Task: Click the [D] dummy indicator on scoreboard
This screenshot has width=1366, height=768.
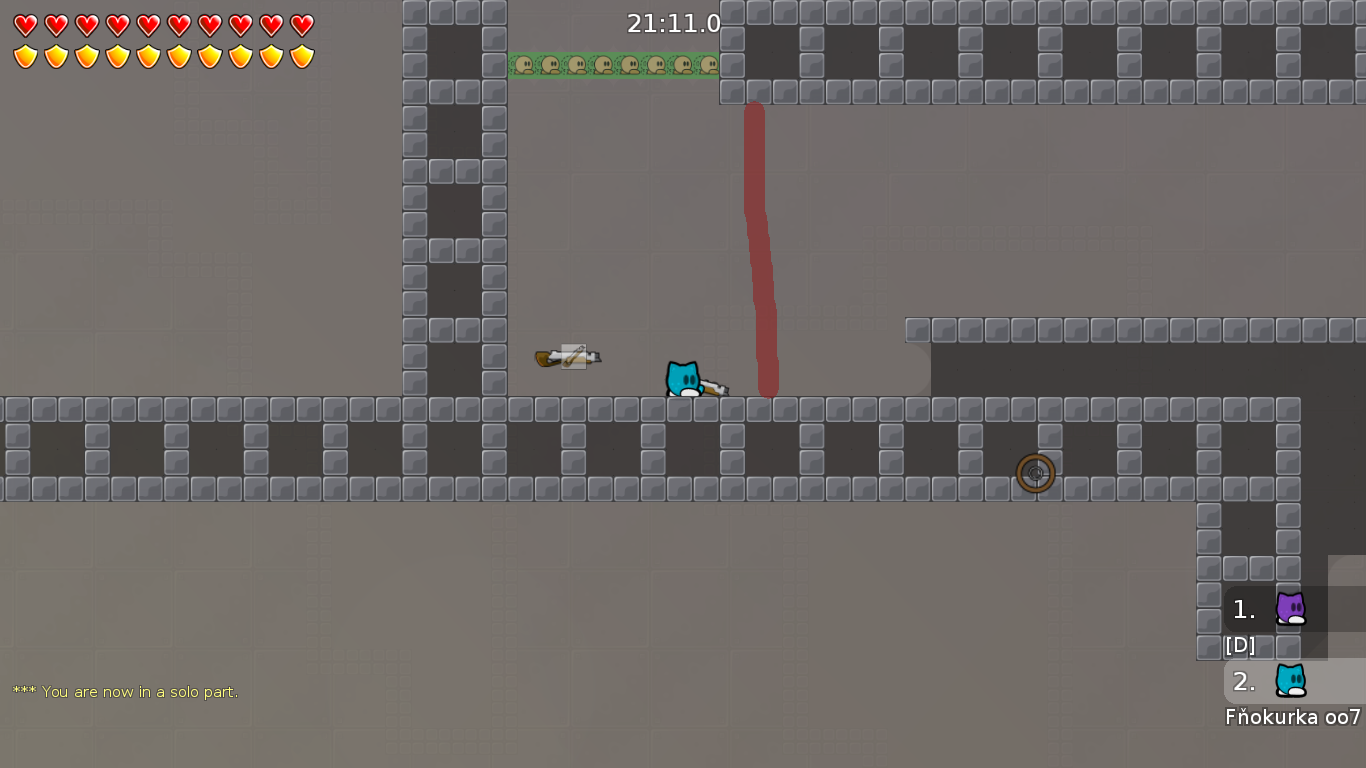Action: click(x=1239, y=645)
